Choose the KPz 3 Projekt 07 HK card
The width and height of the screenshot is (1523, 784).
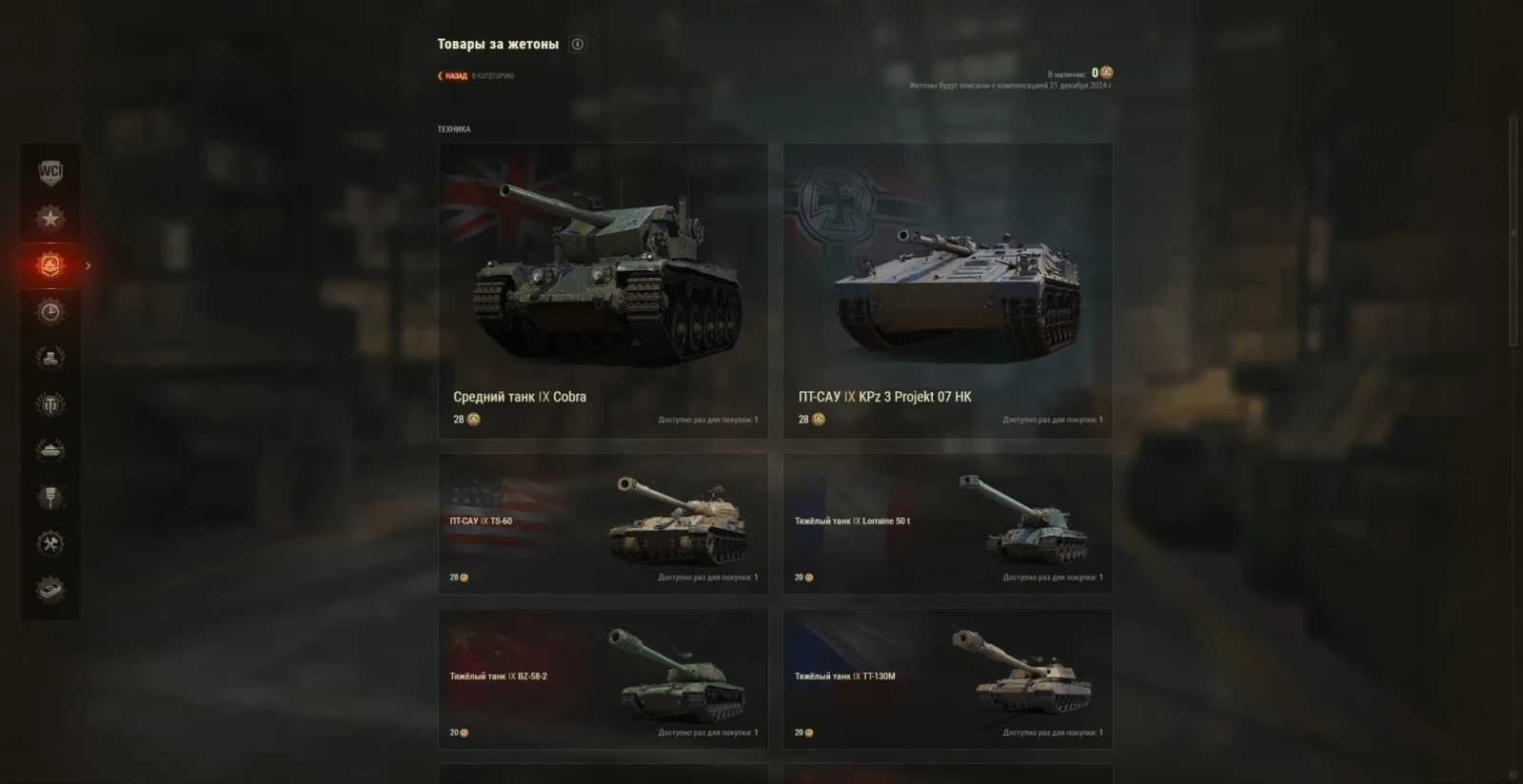pos(947,290)
